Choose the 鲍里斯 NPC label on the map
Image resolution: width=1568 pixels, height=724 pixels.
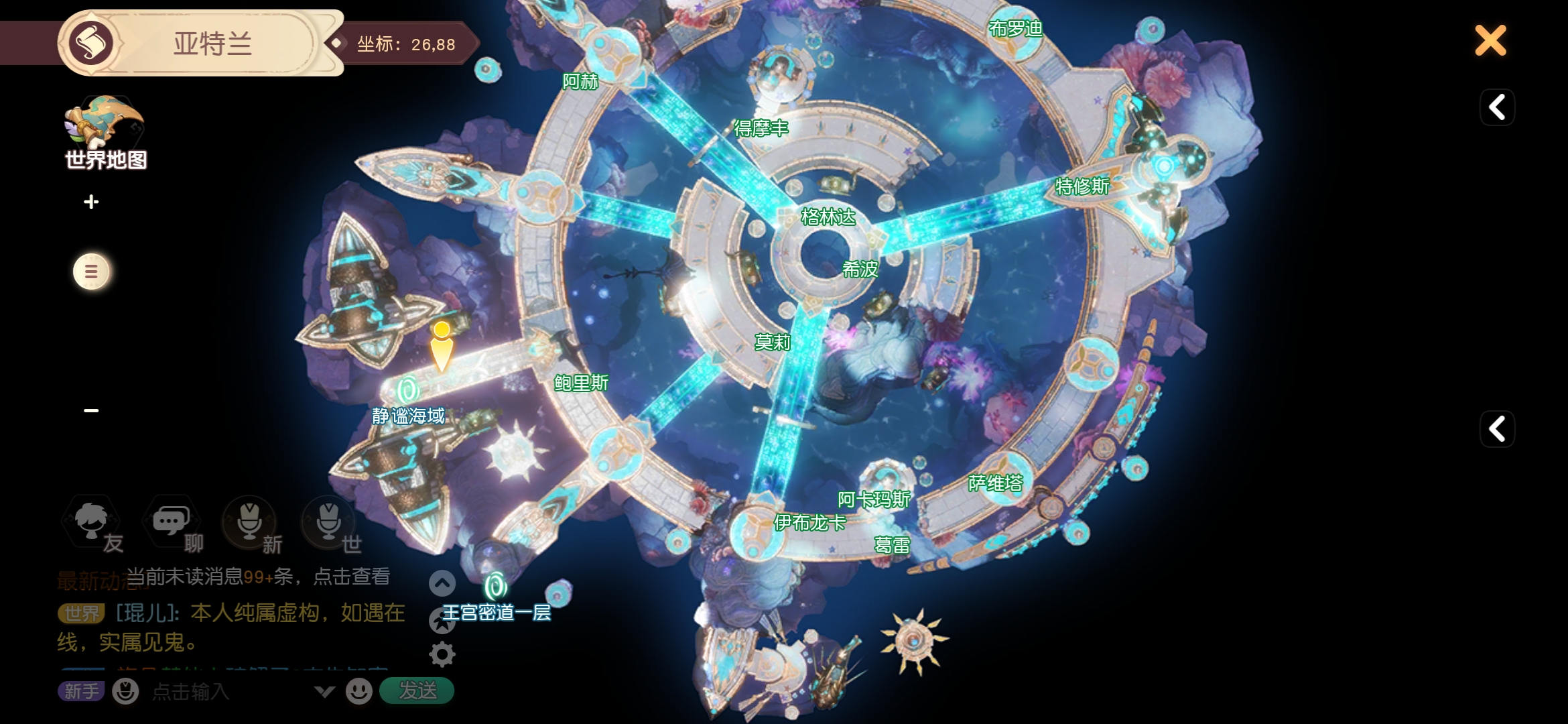tap(581, 383)
